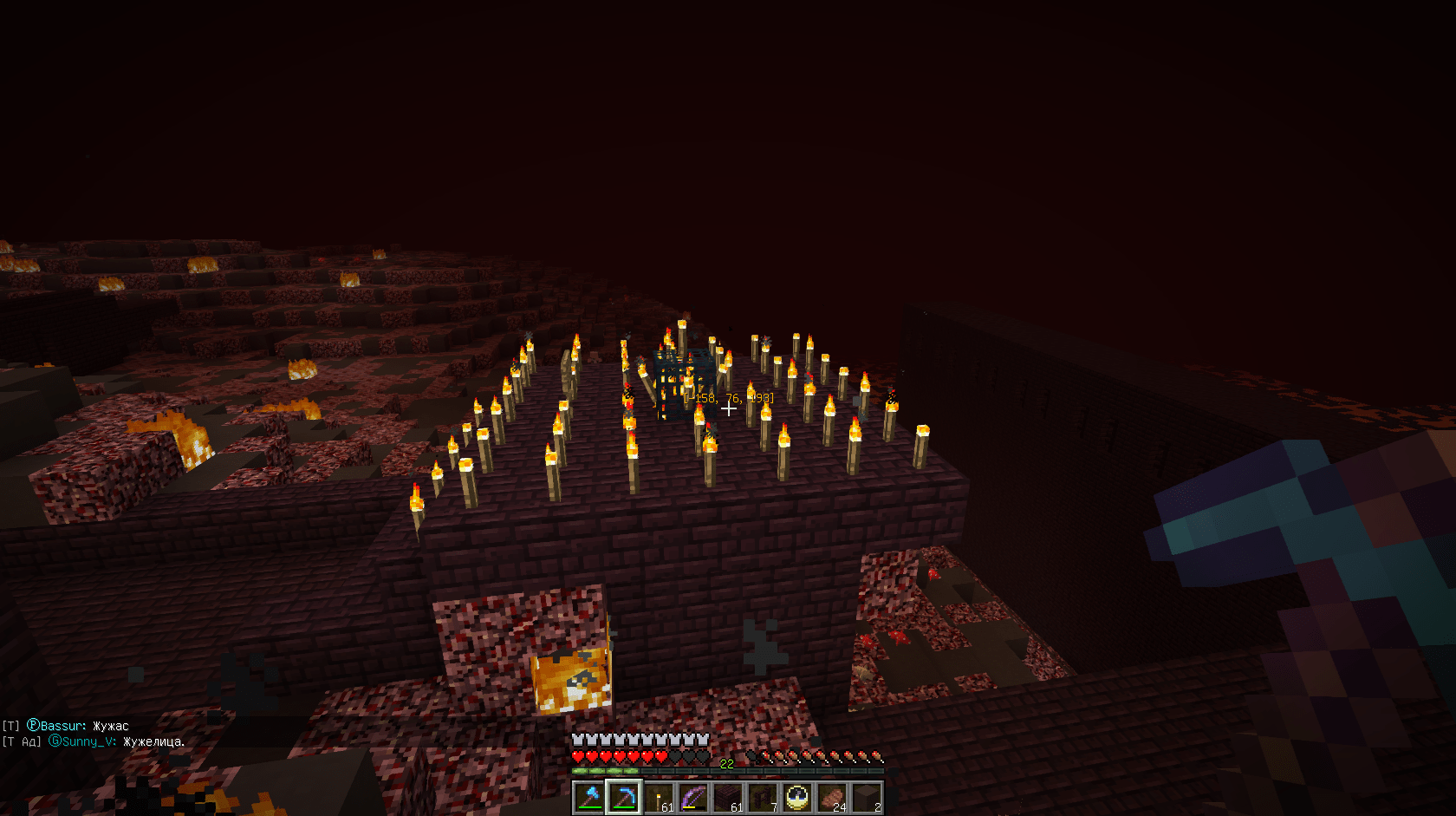Select the dark block stack of two
This screenshot has height=816, width=1456.
coord(867,798)
